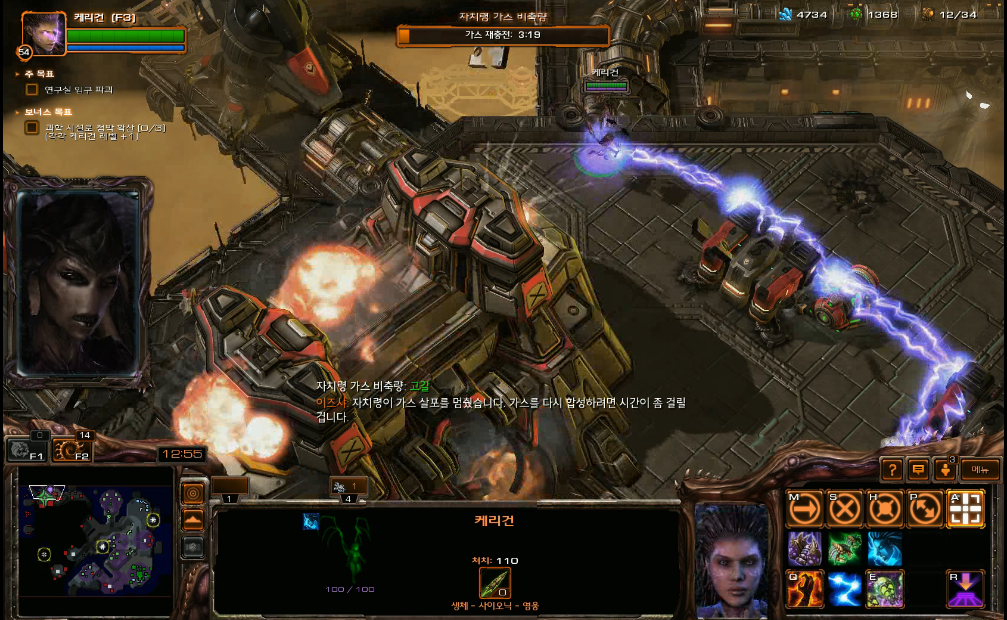Select all army units with F2 button
This screenshot has height=620, width=1007.
pyautogui.click(x=70, y=452)
